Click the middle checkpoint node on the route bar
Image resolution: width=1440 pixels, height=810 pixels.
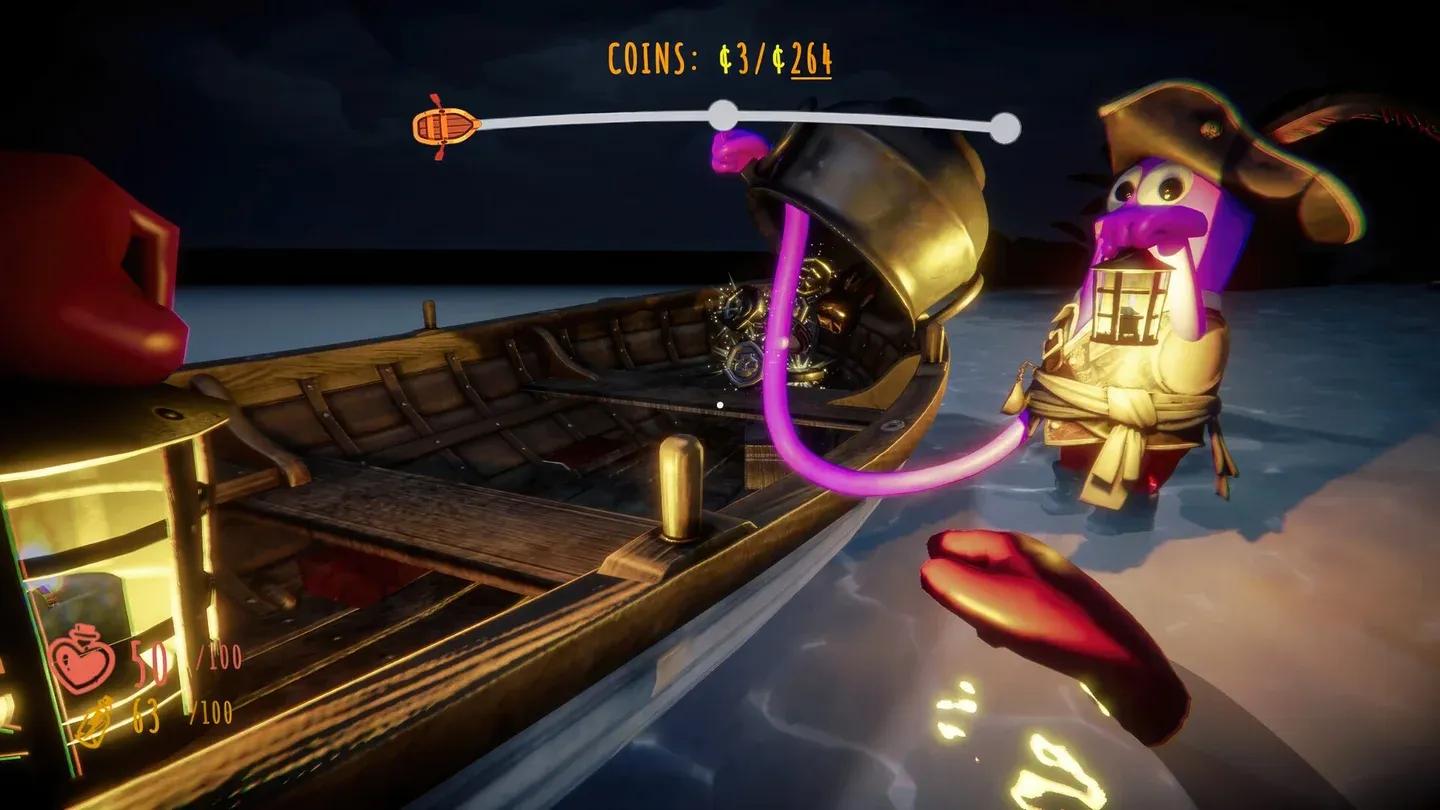722,112
